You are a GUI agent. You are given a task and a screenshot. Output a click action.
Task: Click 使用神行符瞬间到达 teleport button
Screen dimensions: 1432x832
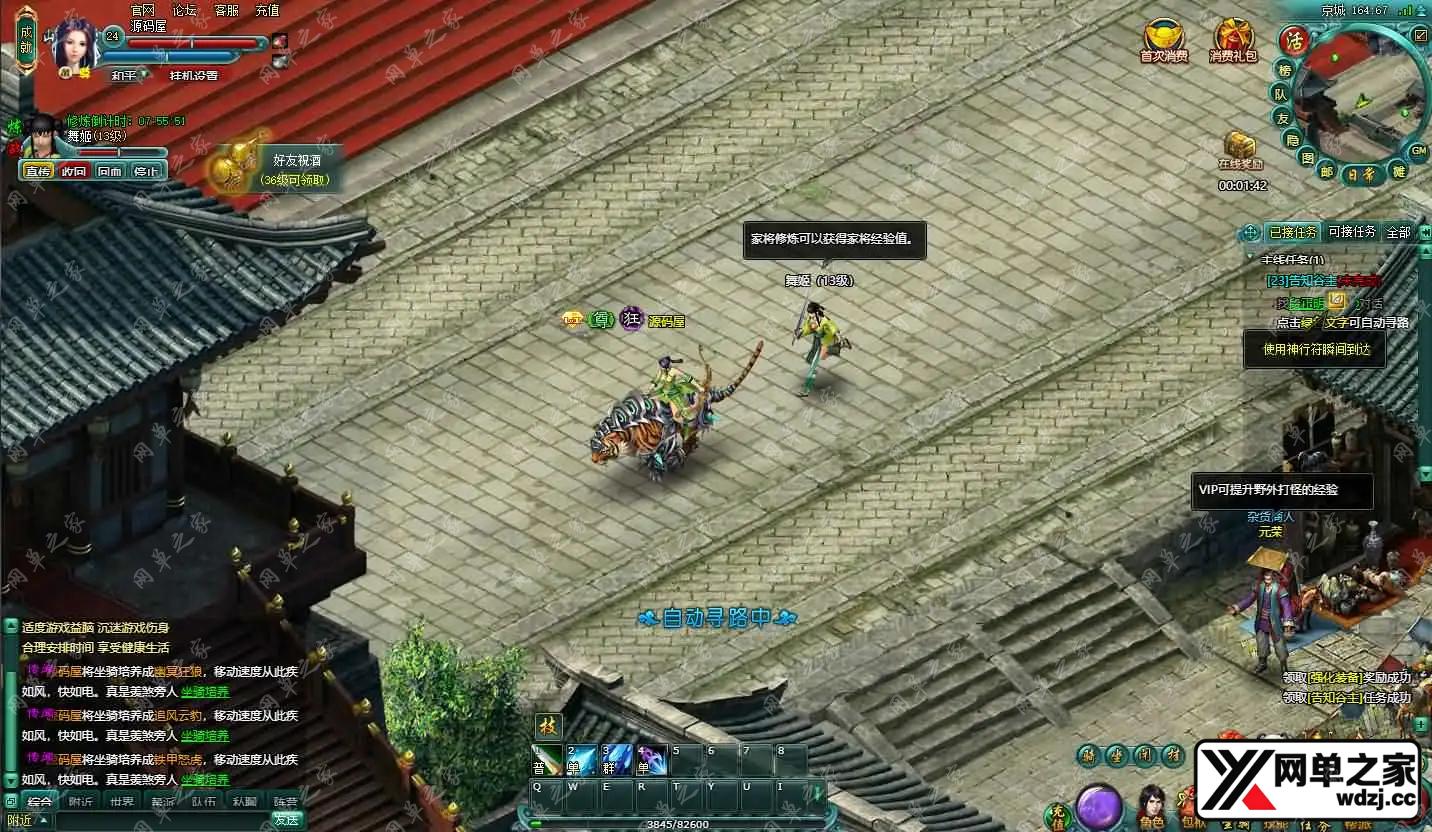tap(1315, 350)
